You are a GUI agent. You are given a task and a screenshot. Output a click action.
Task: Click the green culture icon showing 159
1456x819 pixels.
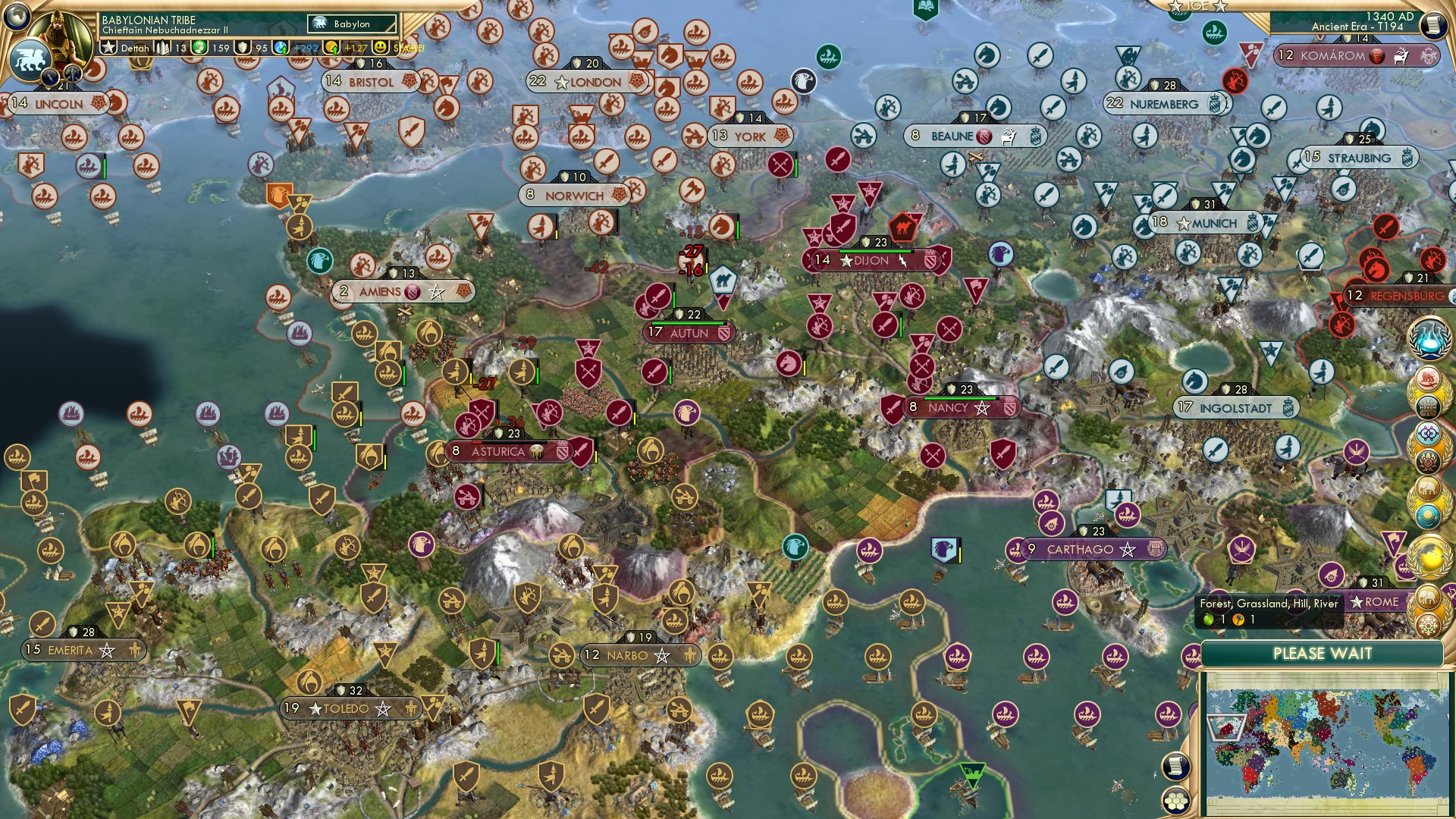(x=199, y=48)
